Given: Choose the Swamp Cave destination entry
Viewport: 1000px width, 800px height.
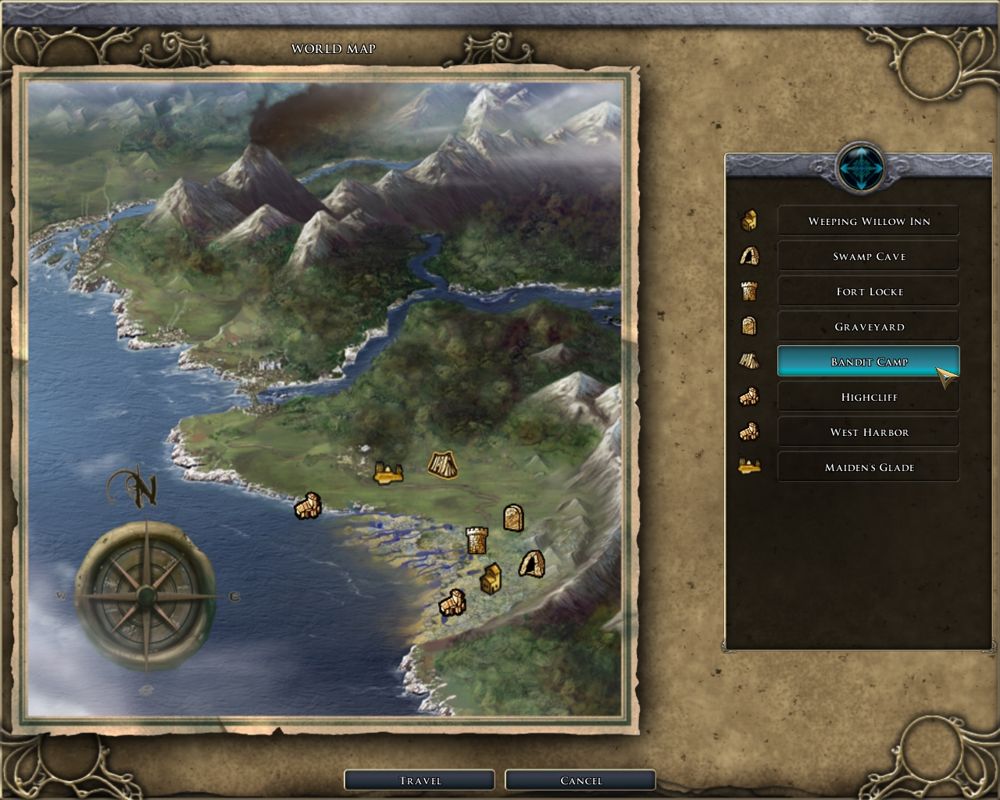Looking at the screenshot, I should click(868, 256).
